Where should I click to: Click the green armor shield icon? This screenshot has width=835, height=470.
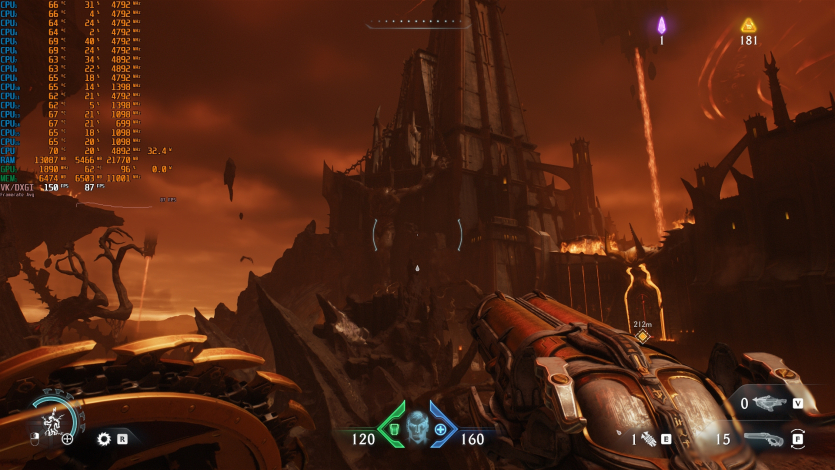pyautogui.click(x=393, y=428)
